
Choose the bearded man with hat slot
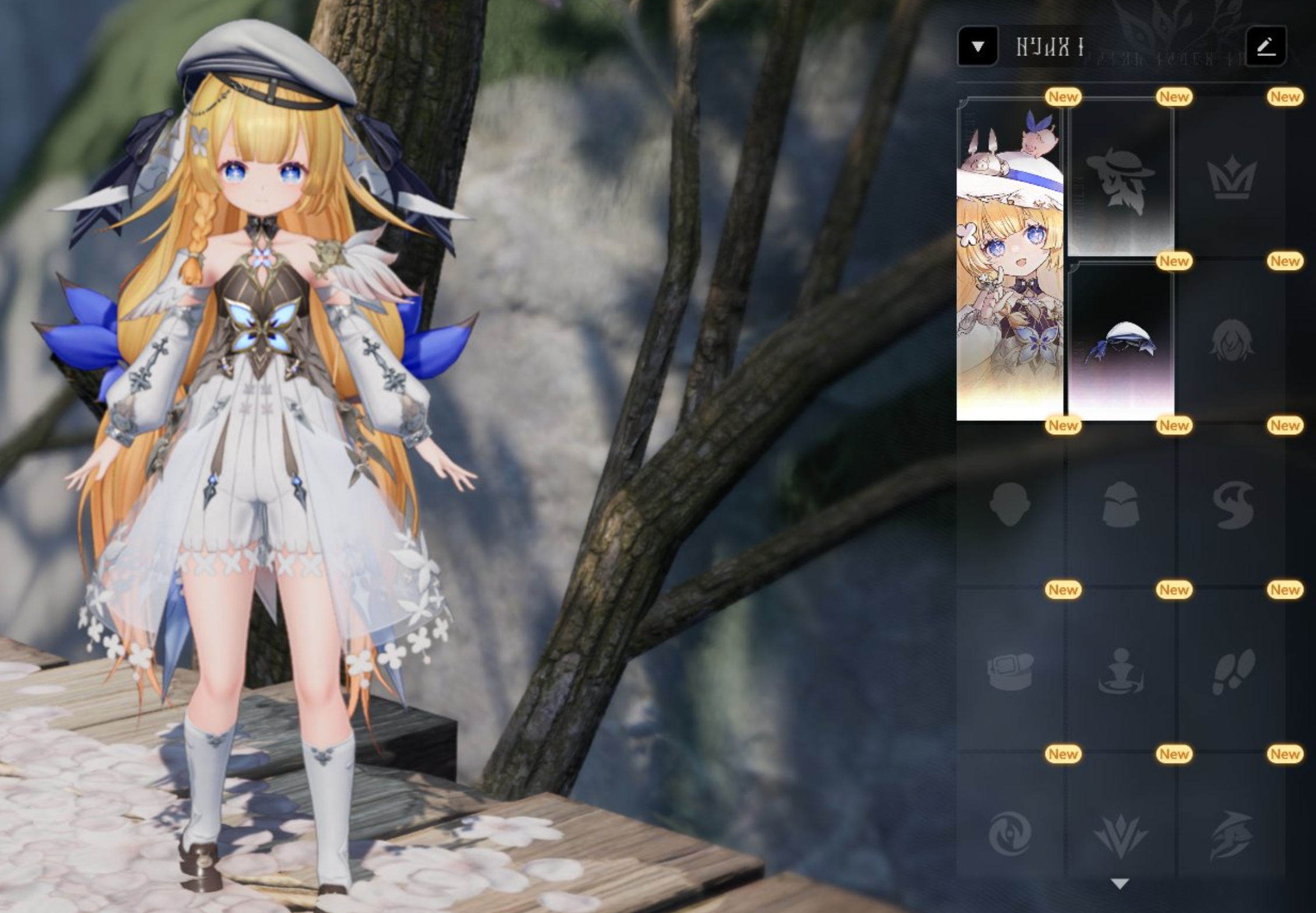tap(1120, 178)
